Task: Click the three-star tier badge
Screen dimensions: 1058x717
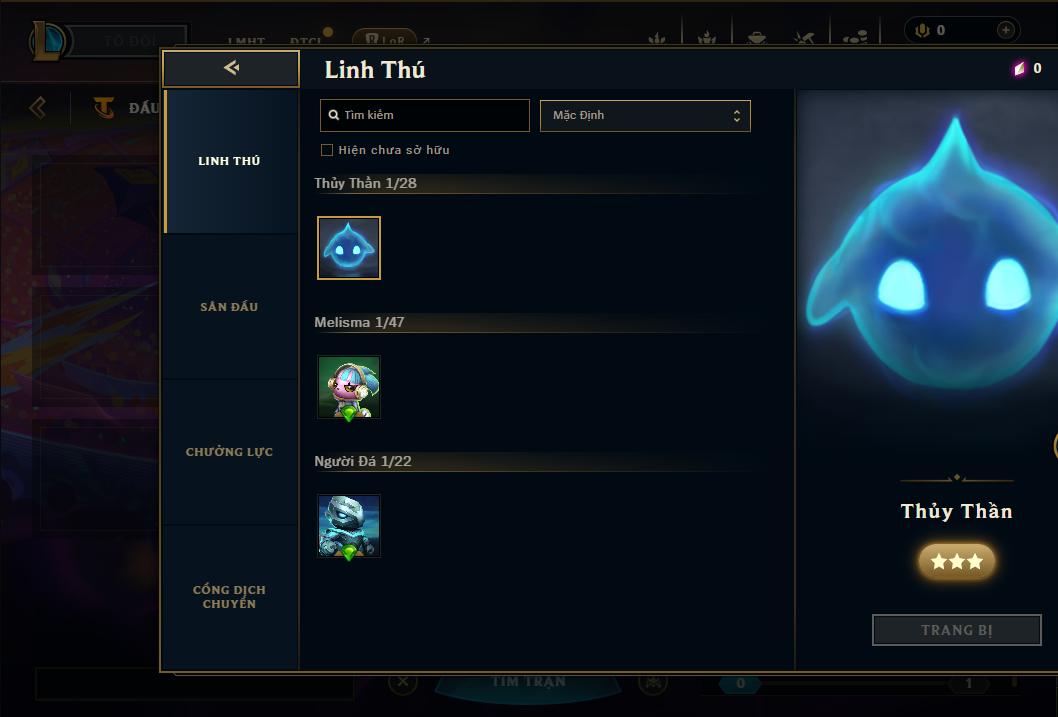Action: [x=957, y=562]
